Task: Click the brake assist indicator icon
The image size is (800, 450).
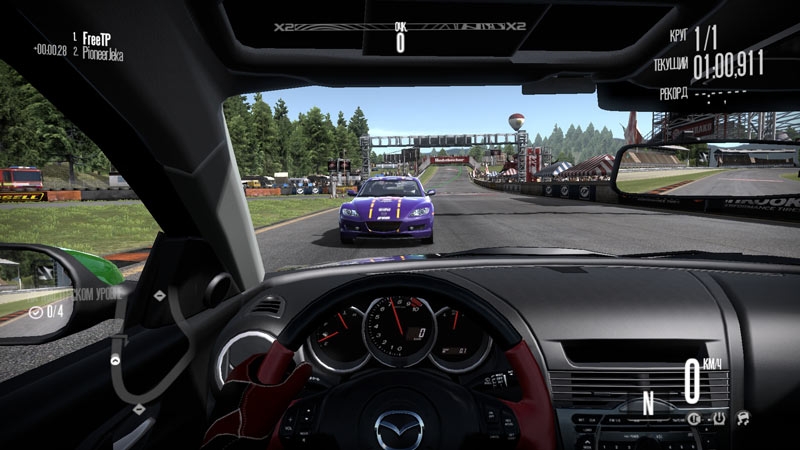Action: tap(693, 417)
